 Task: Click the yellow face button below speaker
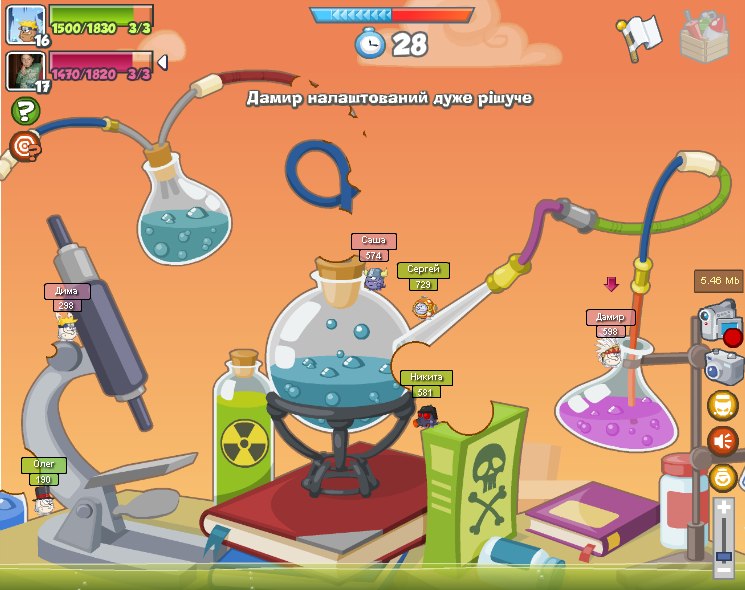click(723, 477)
